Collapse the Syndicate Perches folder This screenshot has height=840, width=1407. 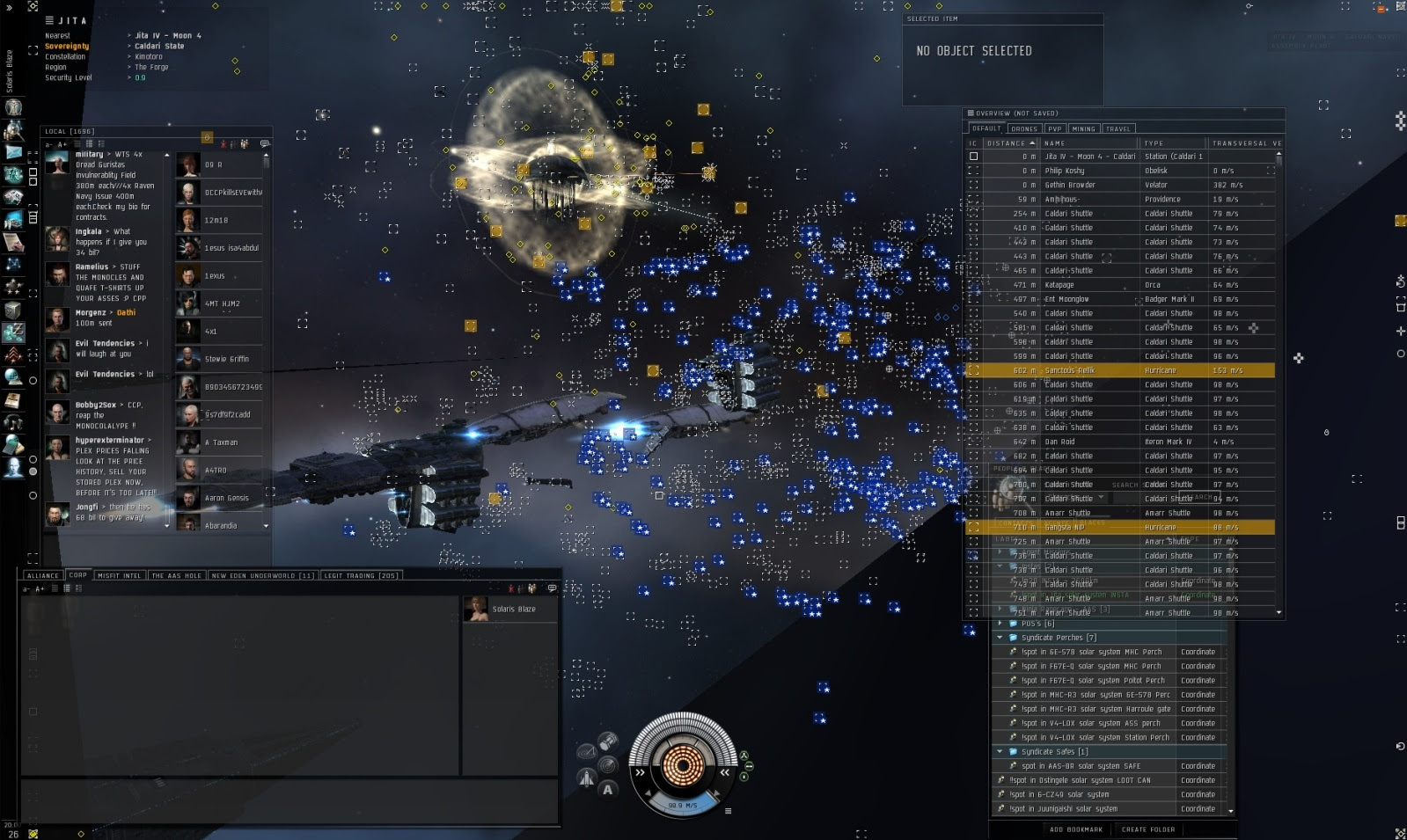pos(1000,638)
